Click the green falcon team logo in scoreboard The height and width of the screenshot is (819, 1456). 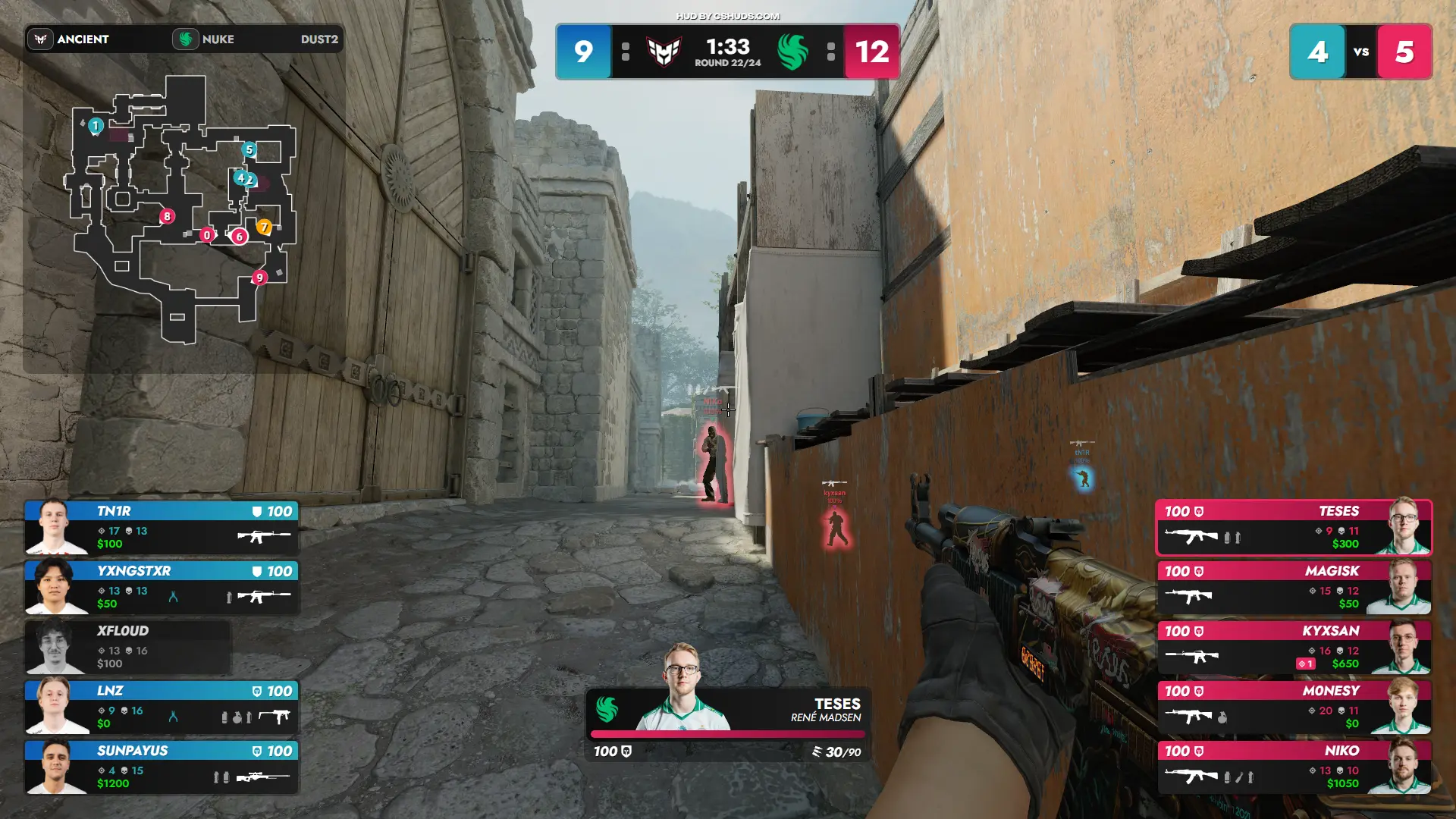click(793, 52)
